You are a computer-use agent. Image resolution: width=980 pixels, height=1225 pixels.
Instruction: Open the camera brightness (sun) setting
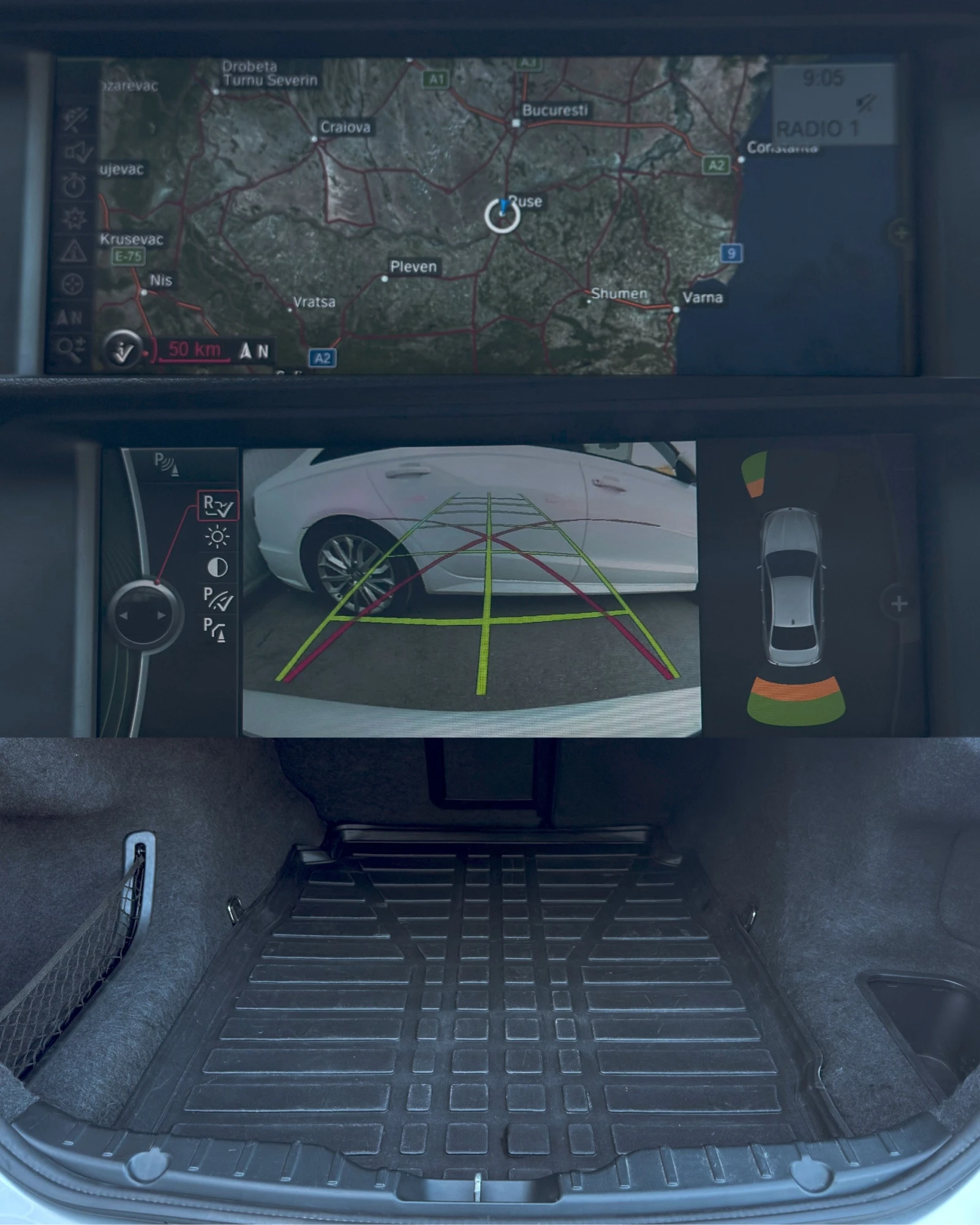218,537
